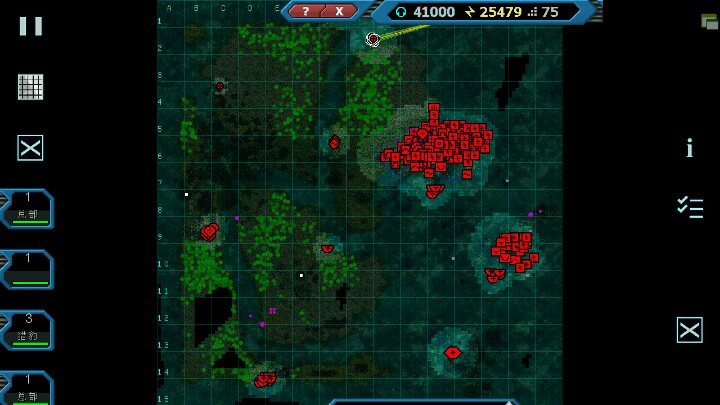
Task: Select the unit group labeled 3
Action: click(x=28, y=330)
